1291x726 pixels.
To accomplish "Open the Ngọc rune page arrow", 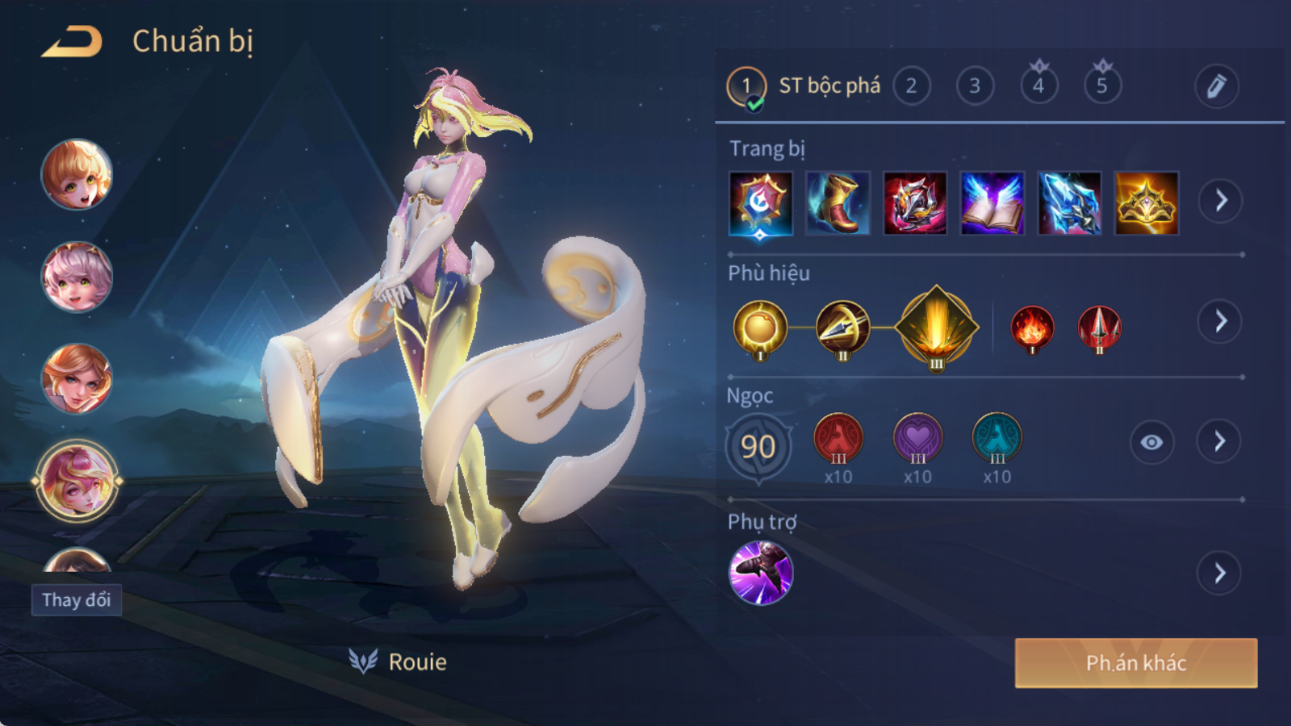I will pyautogui.click(x=1219, y=442).
